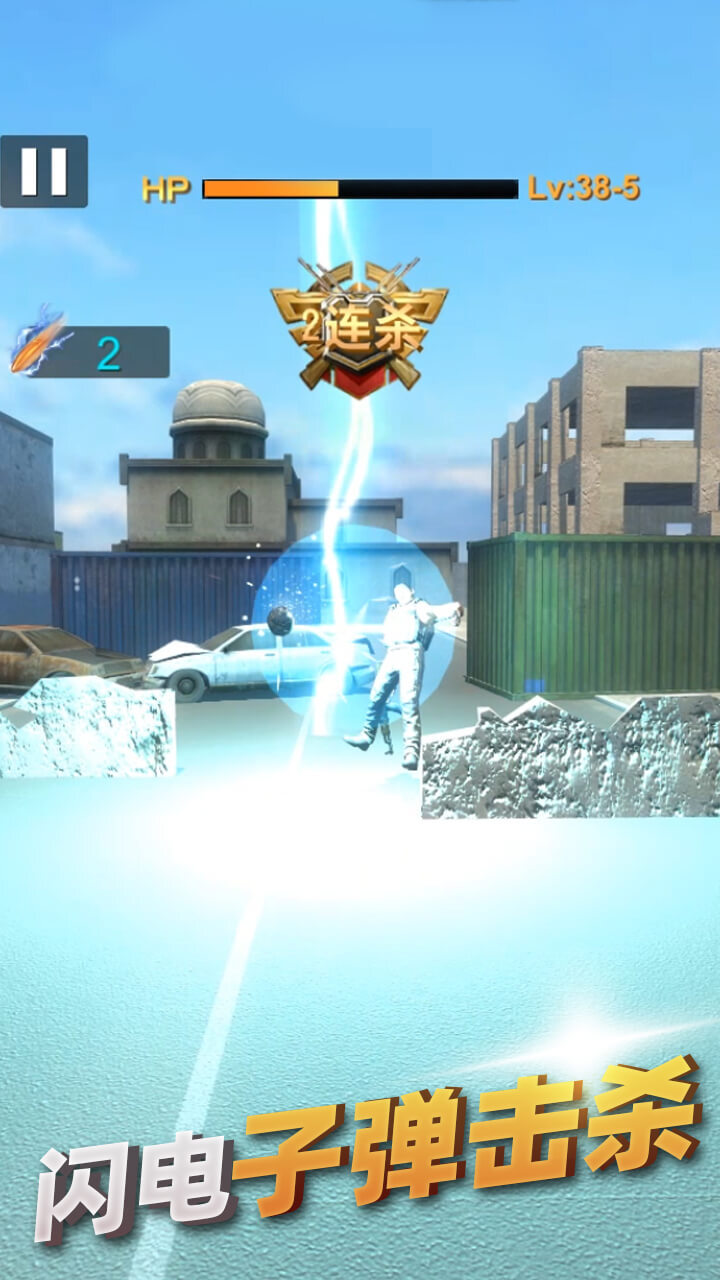The width and height of the screenshot is (720, 1280).
Task: Pause the game with the pause button
Action: pyautogui.click(x=44, y=171)
